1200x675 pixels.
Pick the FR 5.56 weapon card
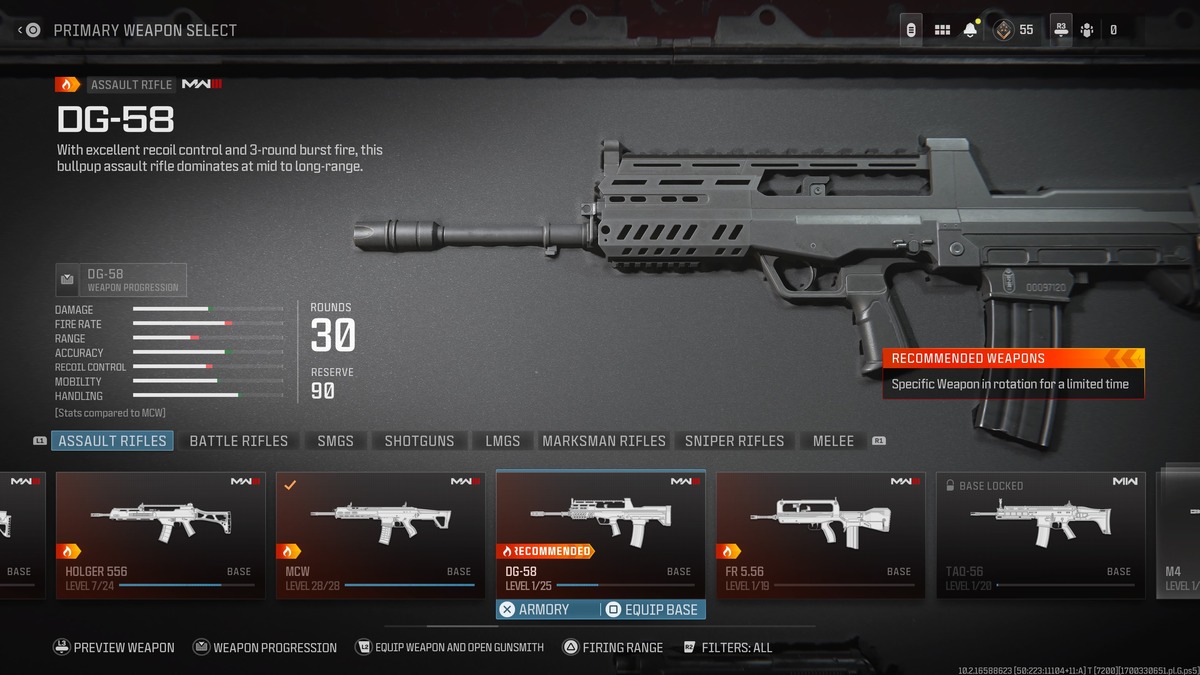pyautogui.click(x=820, y=535)
